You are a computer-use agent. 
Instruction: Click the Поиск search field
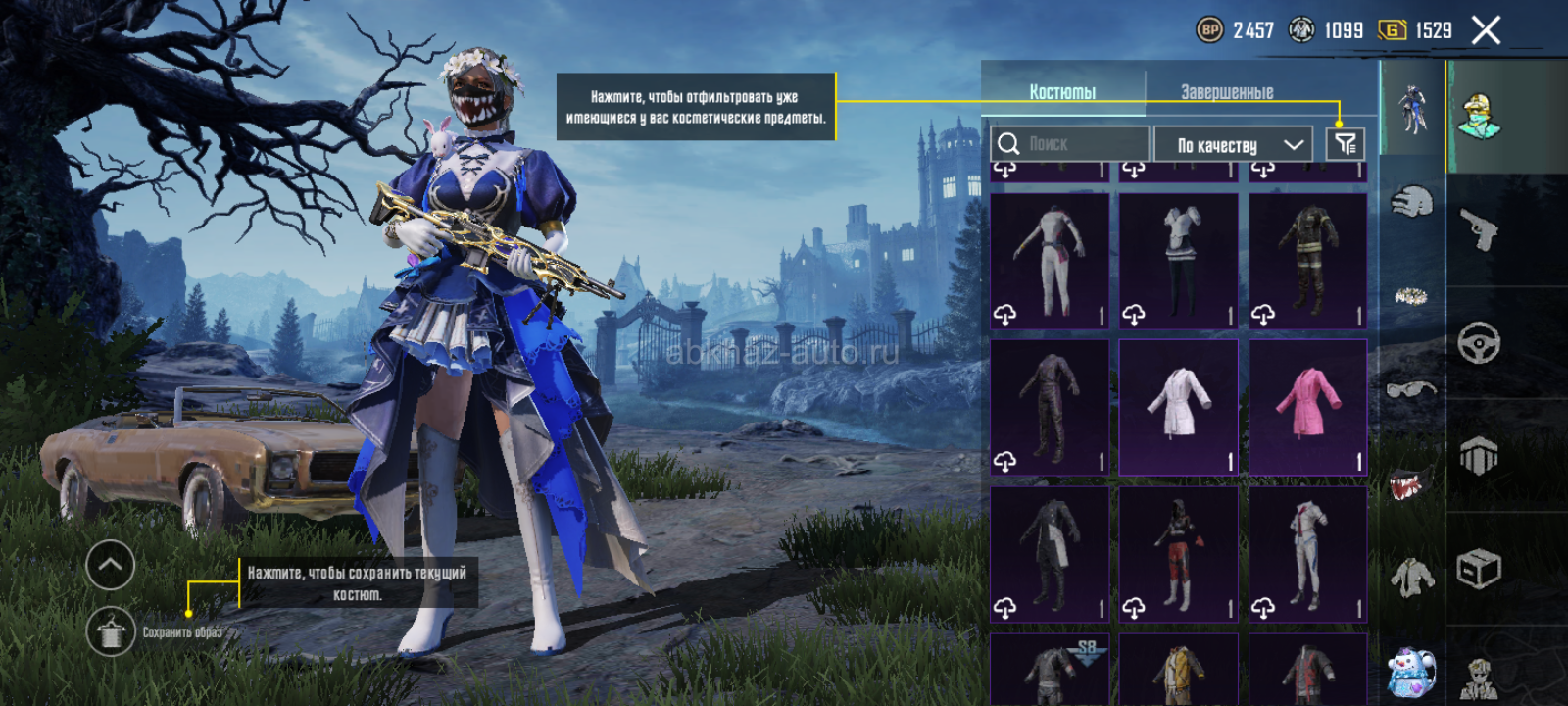(1070, 144)
